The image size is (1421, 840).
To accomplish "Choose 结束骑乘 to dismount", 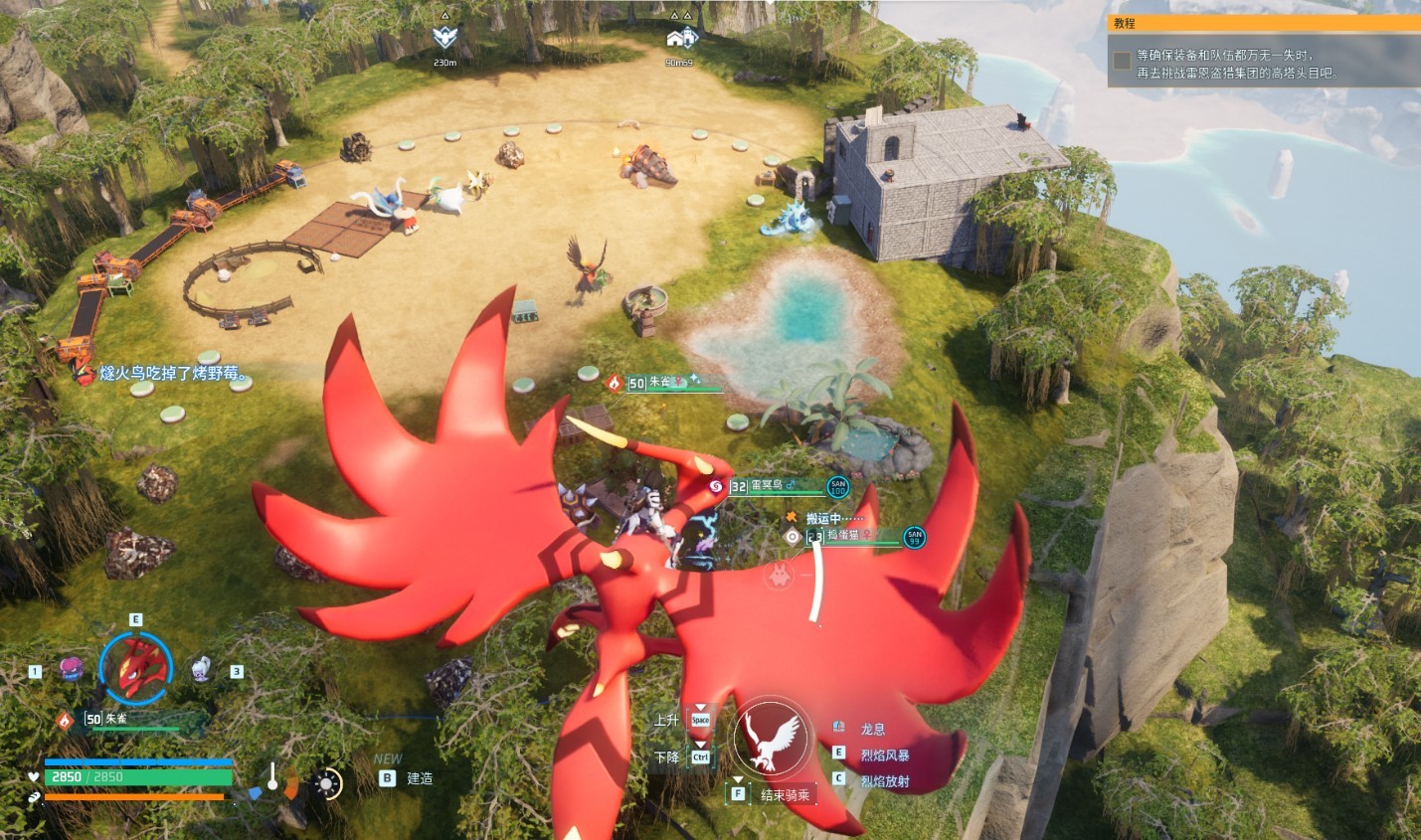I will 785,794.
